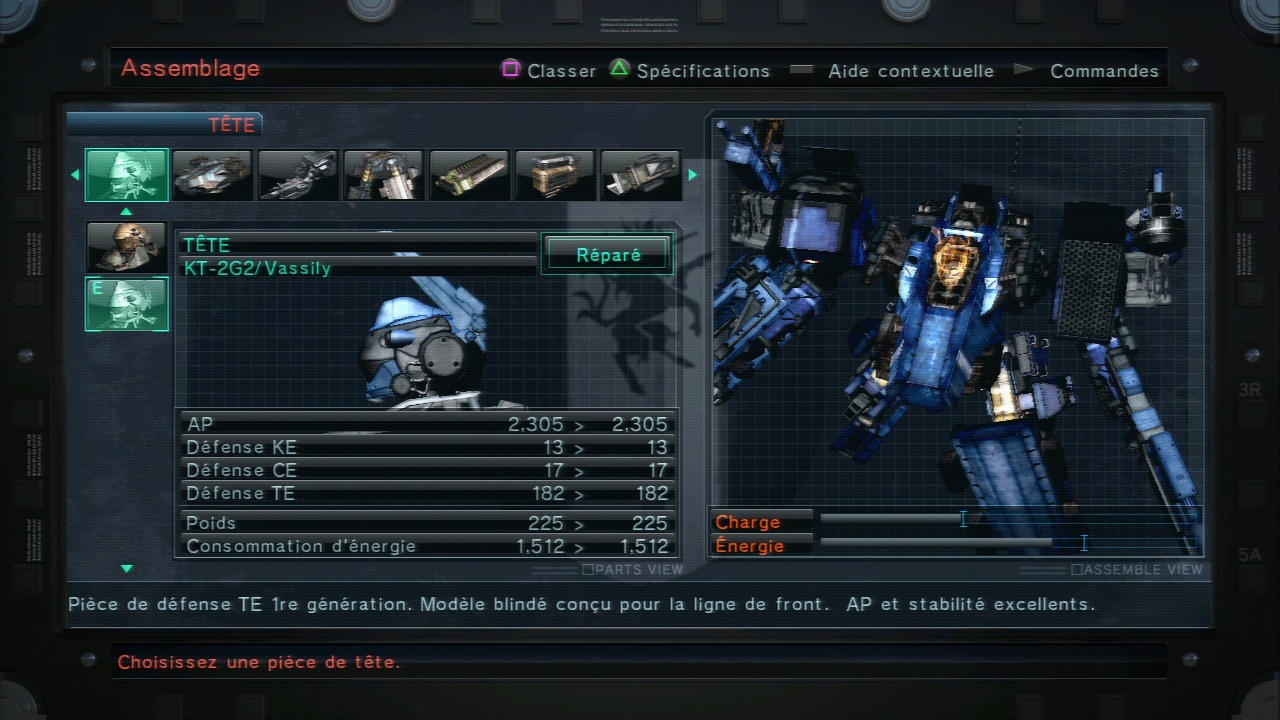
Task: Show the olive ribbed FCS unit category
Action: pos(469,175)
